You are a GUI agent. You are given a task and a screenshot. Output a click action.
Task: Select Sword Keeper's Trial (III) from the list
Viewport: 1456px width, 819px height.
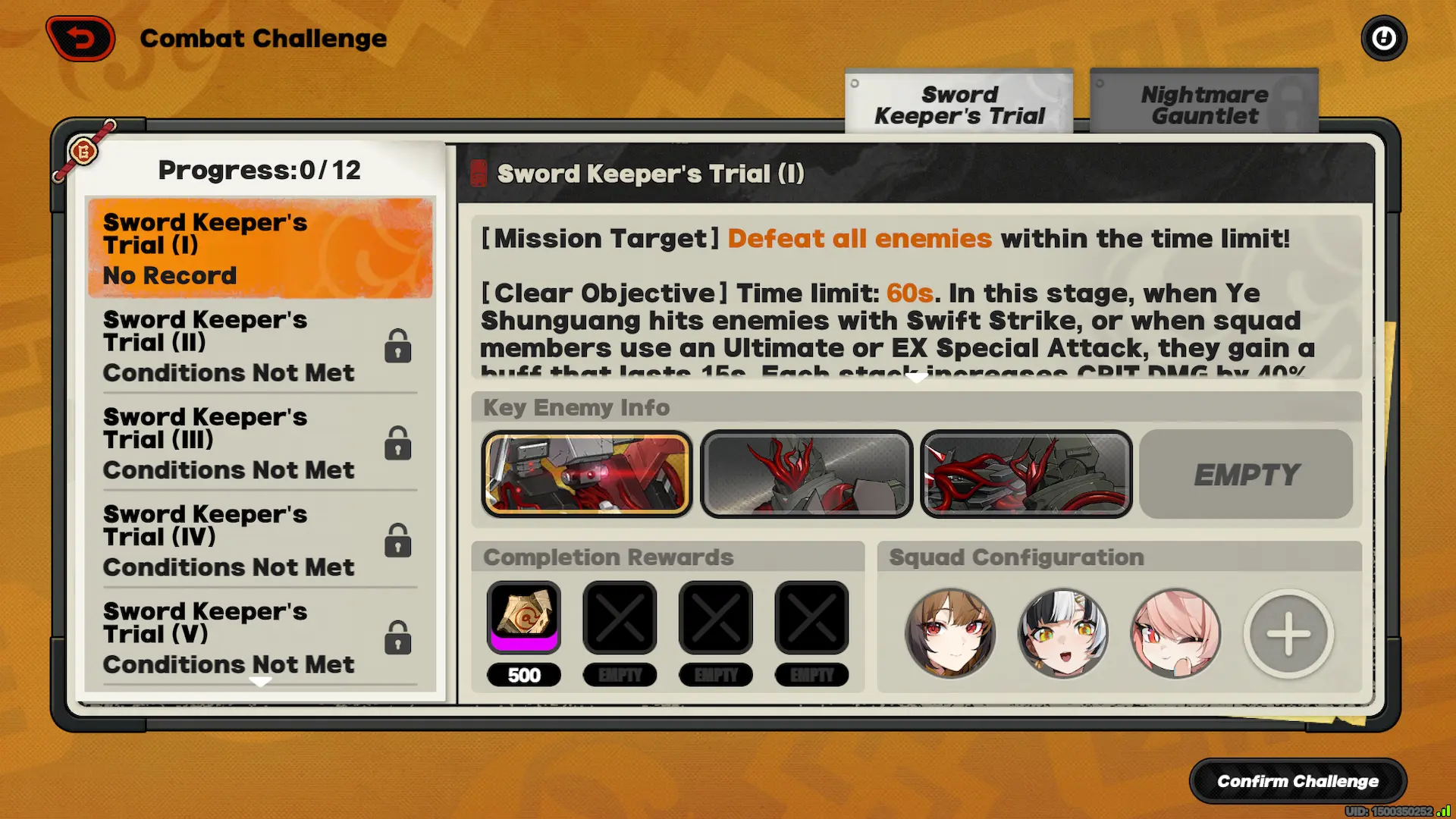[227, 443]
